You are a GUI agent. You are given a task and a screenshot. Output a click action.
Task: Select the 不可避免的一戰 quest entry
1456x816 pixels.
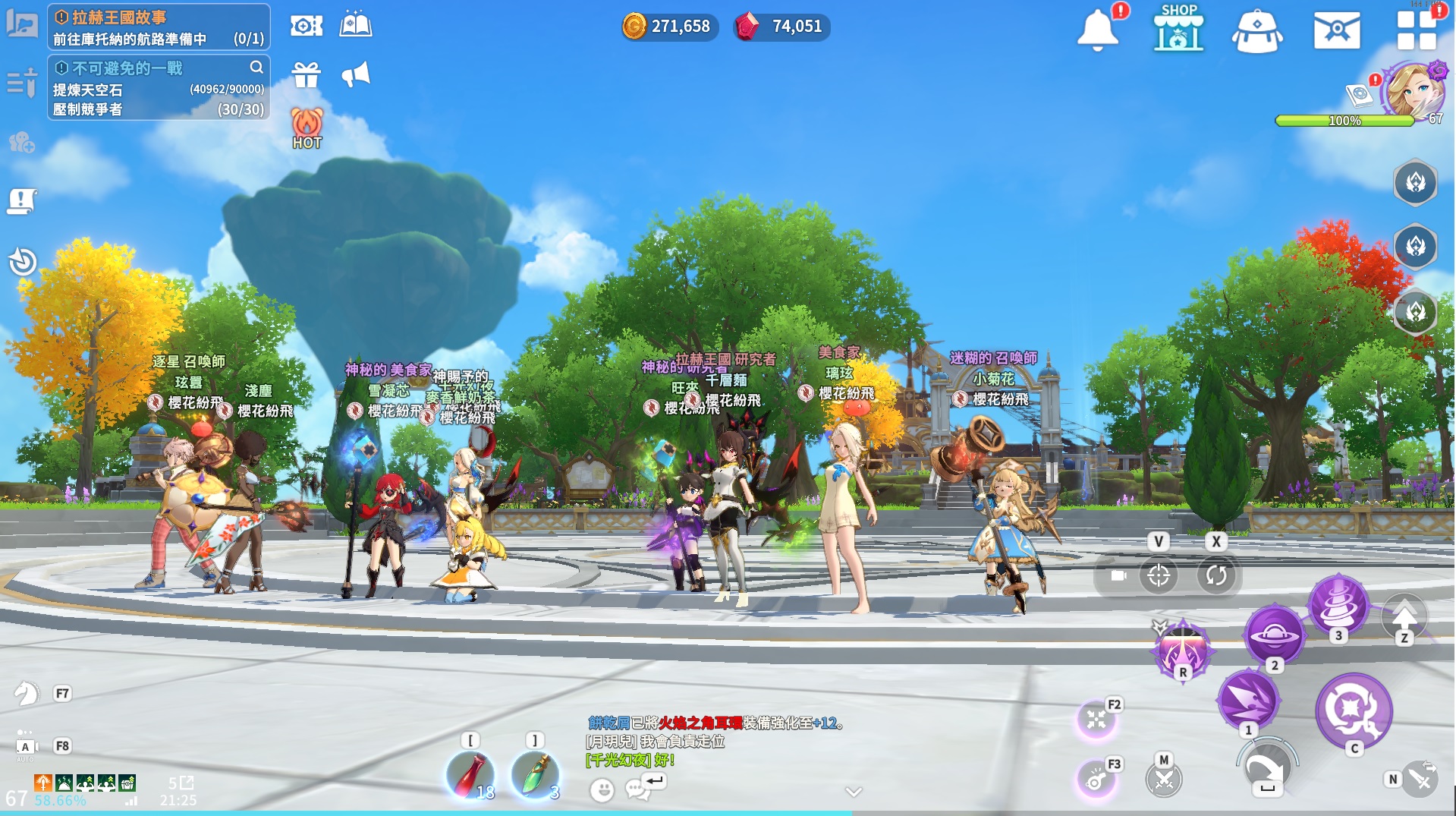coord(159,88)
